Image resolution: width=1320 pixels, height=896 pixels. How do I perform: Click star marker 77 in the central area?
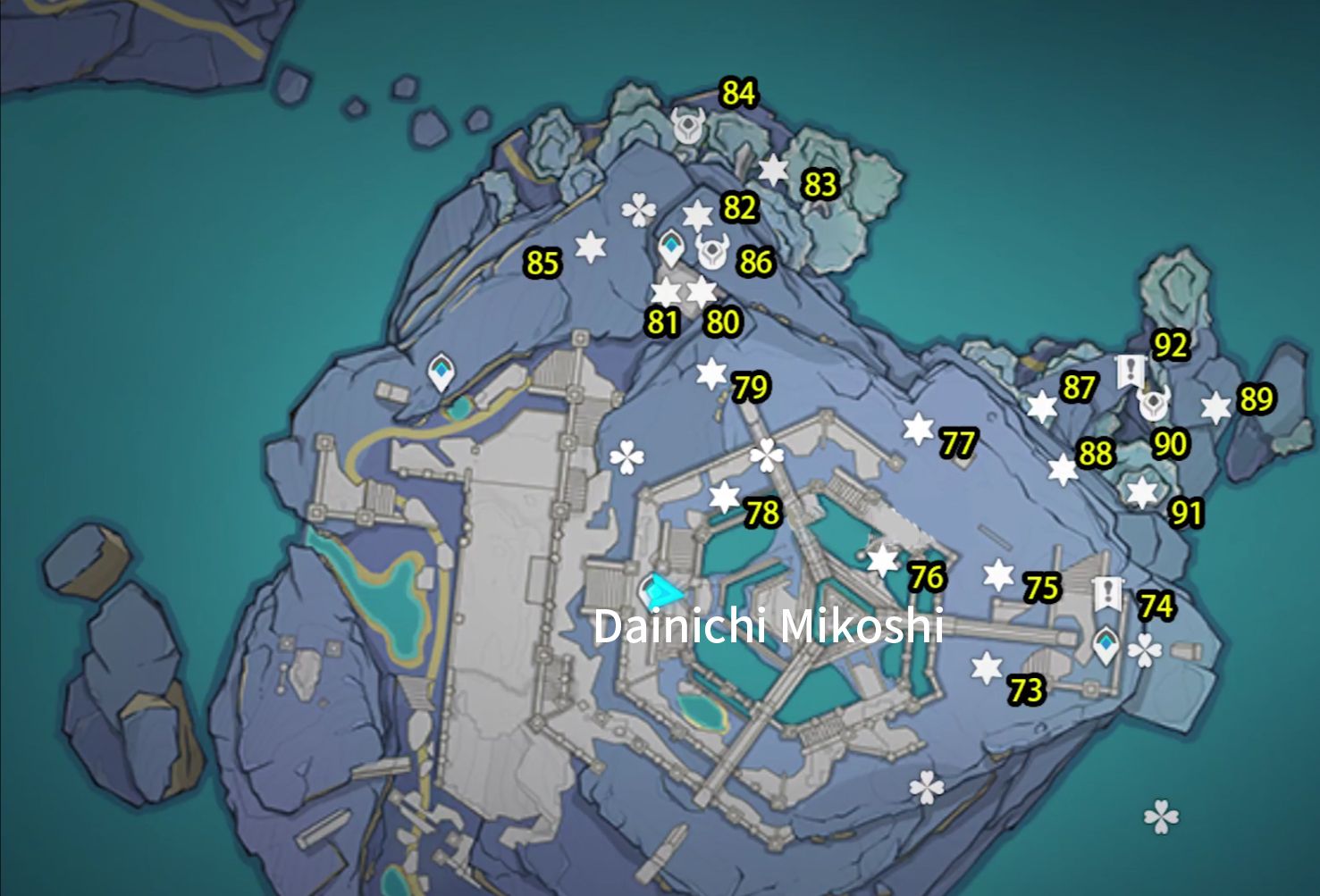click(x=918, y=426)
